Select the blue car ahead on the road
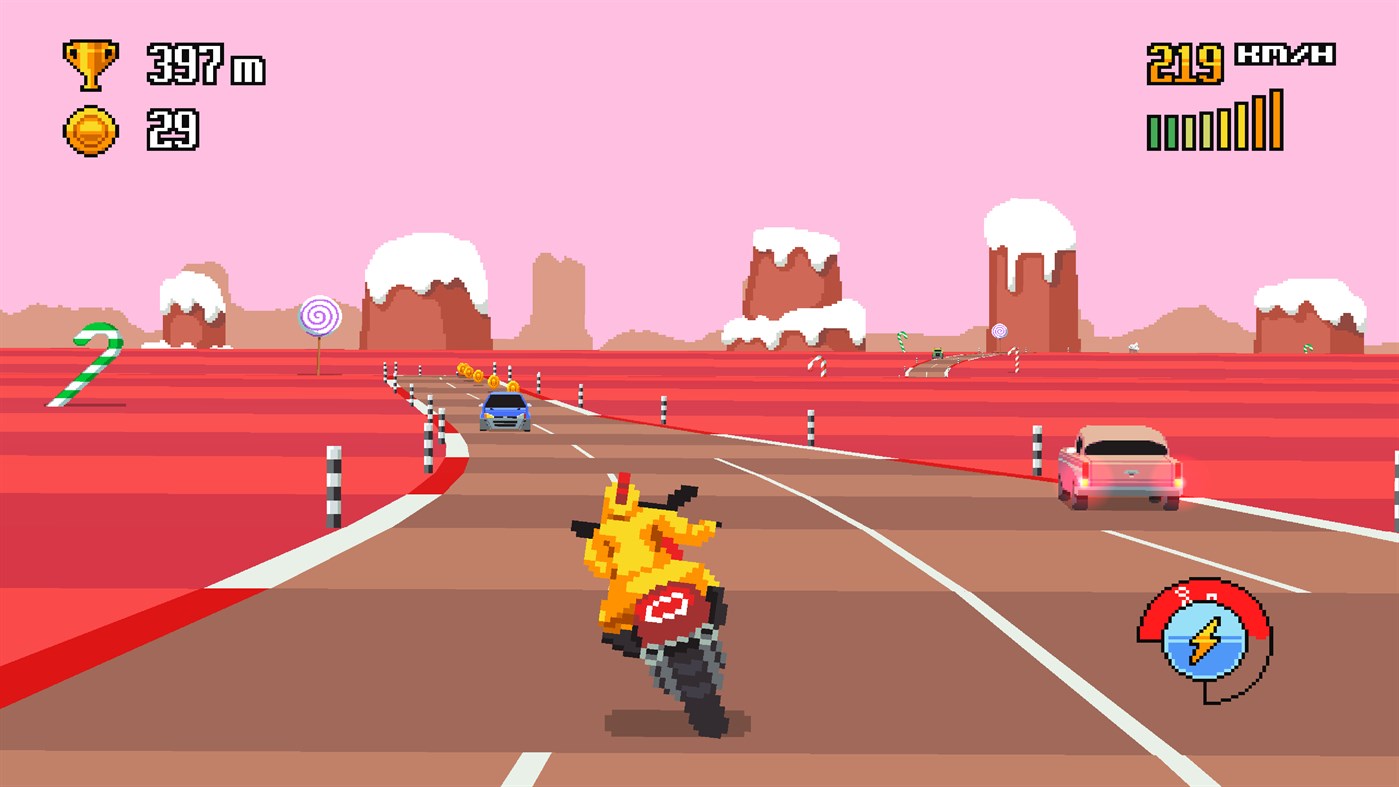Viewport: 1399px width, 787px height. tap(506, 410)
